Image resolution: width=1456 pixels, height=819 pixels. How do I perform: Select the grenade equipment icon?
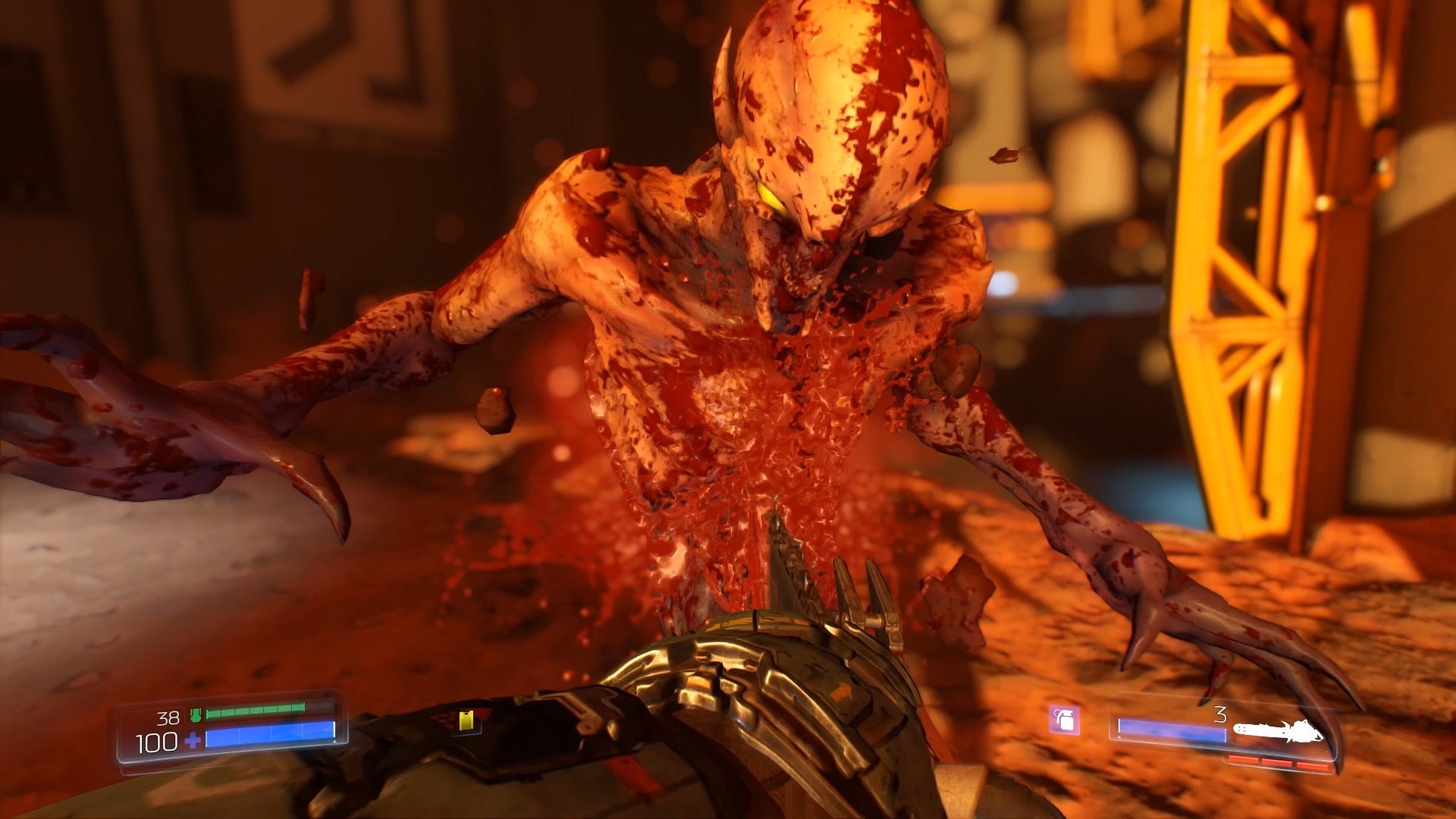click(x=1064, y=719)
